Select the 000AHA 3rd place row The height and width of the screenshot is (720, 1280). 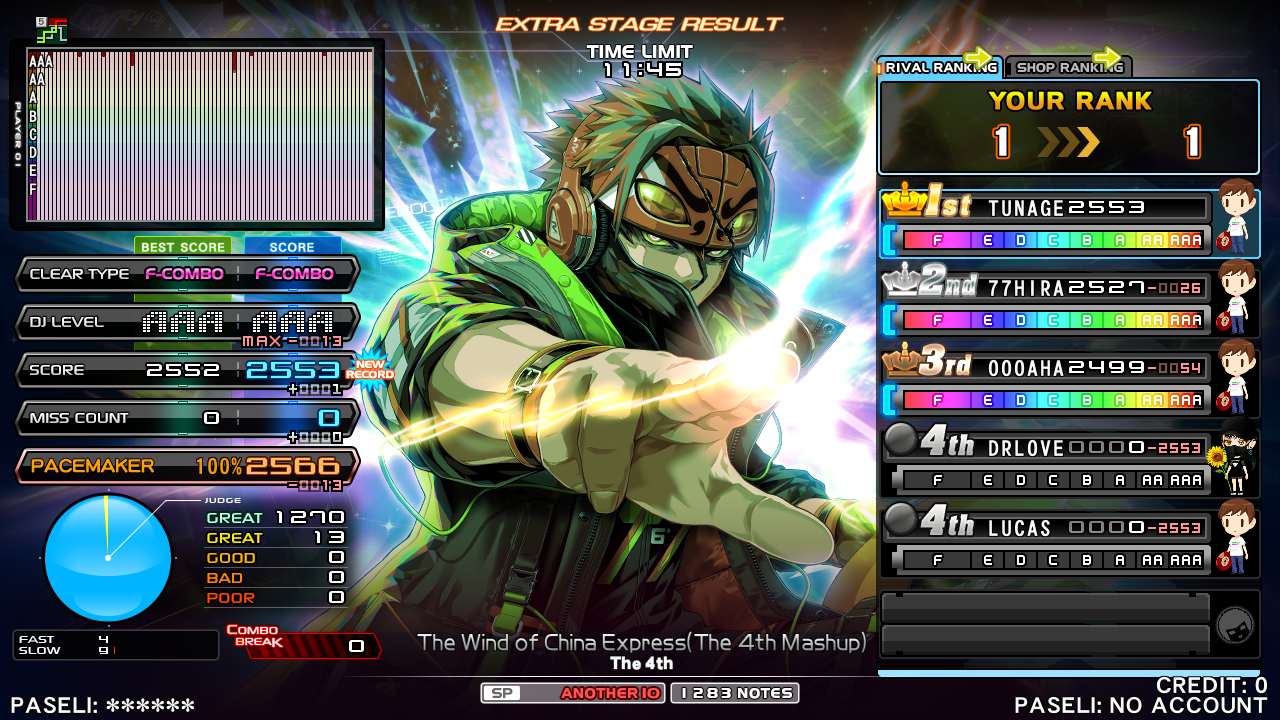click(x=1045, y=383)
